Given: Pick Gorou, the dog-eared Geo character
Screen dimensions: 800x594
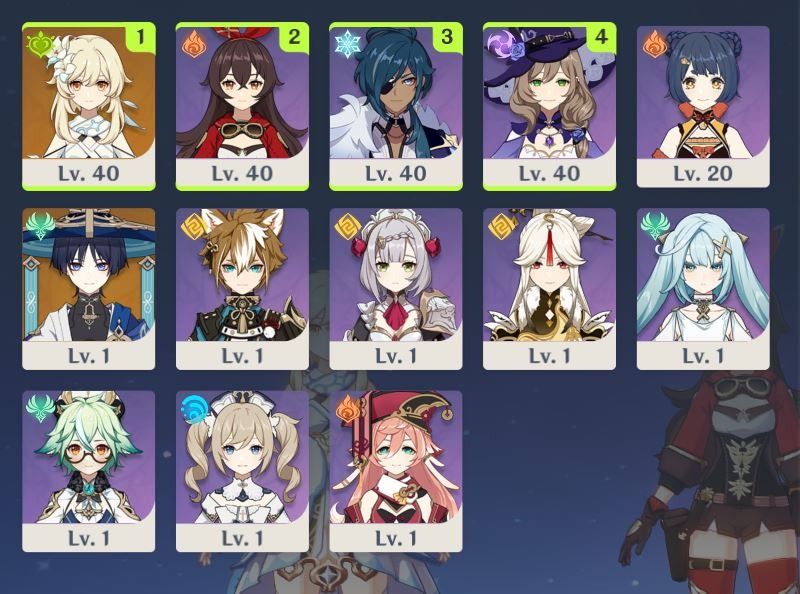Looking at the screenshot, I should click(242, 288).
